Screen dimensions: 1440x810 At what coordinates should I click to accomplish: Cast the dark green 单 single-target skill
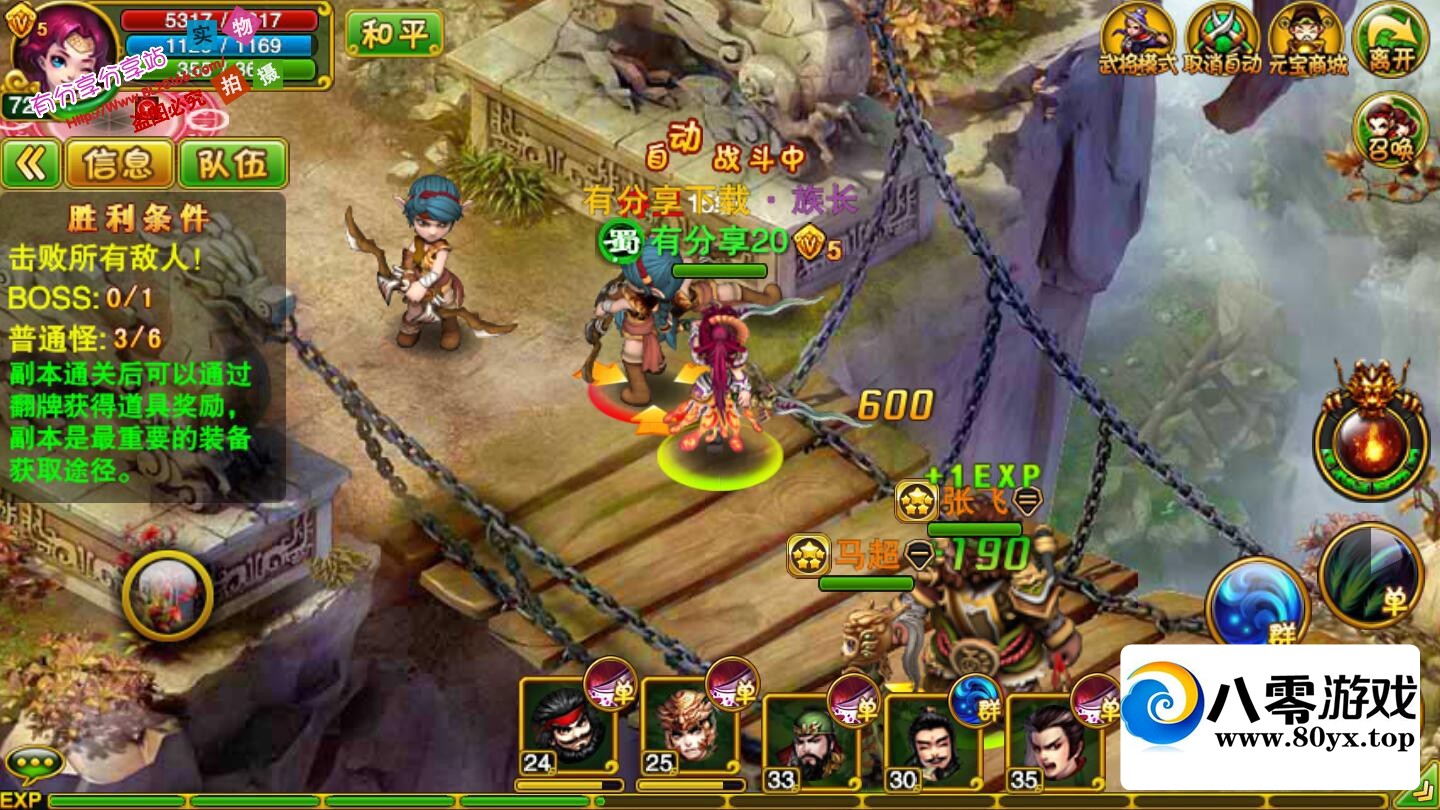[x=1370, y=574]
